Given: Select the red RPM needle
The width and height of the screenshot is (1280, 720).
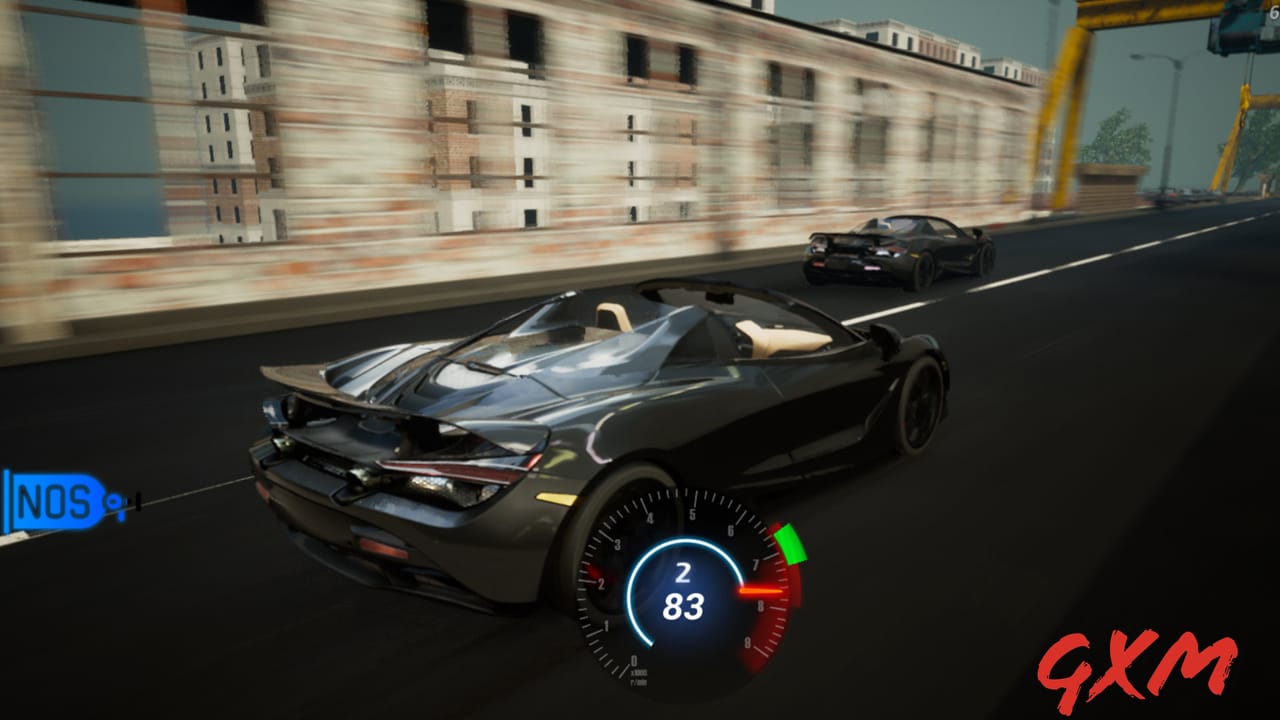Looking at the screenshot, I should (x=761, y=590).
